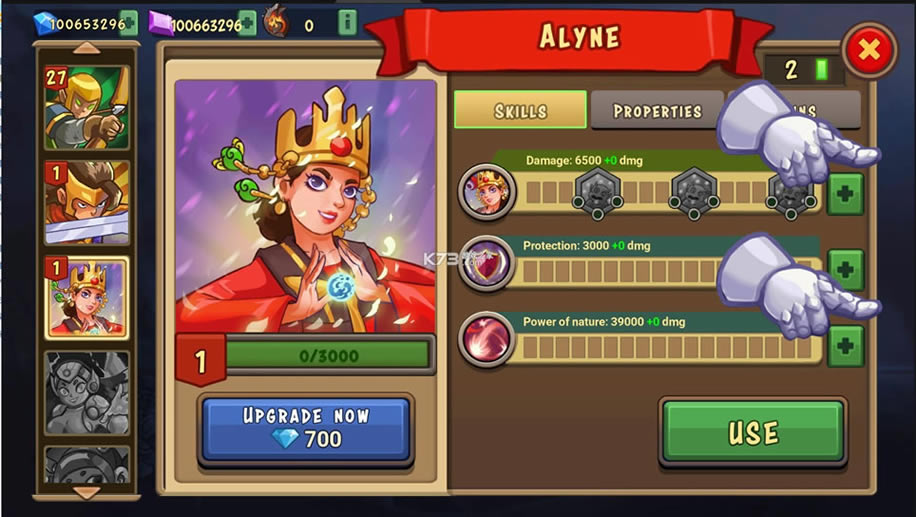
Task: Confirm hero with the Use button
Action: [x=752, y=432]
